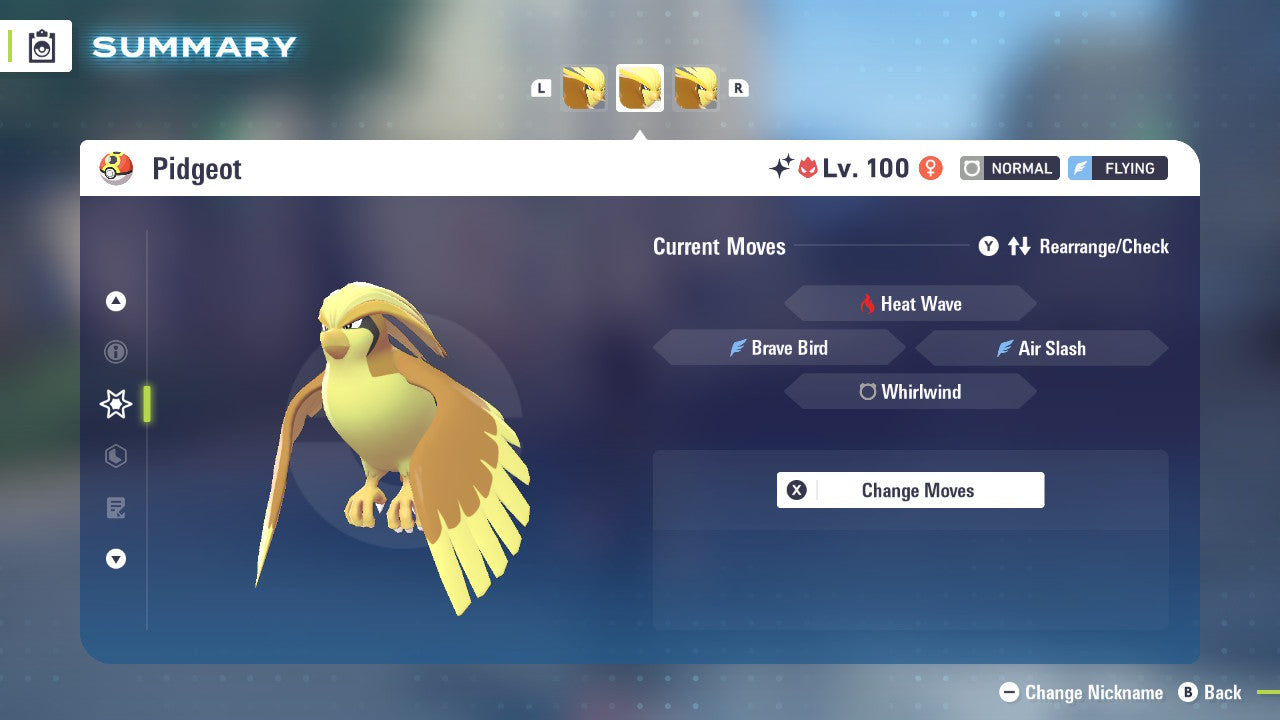Click the Summary clipboard icon top left

pyautogui.click(x=41, y=46)
